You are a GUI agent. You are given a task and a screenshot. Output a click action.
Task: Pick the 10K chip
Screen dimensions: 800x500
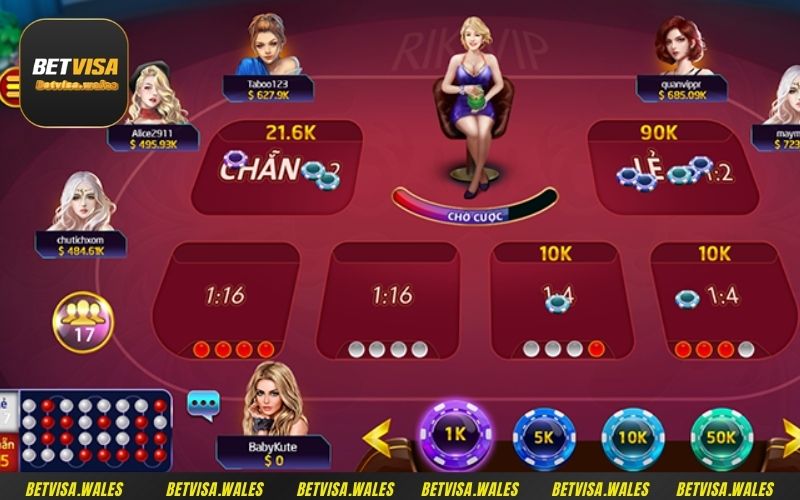tap(633, 438)
